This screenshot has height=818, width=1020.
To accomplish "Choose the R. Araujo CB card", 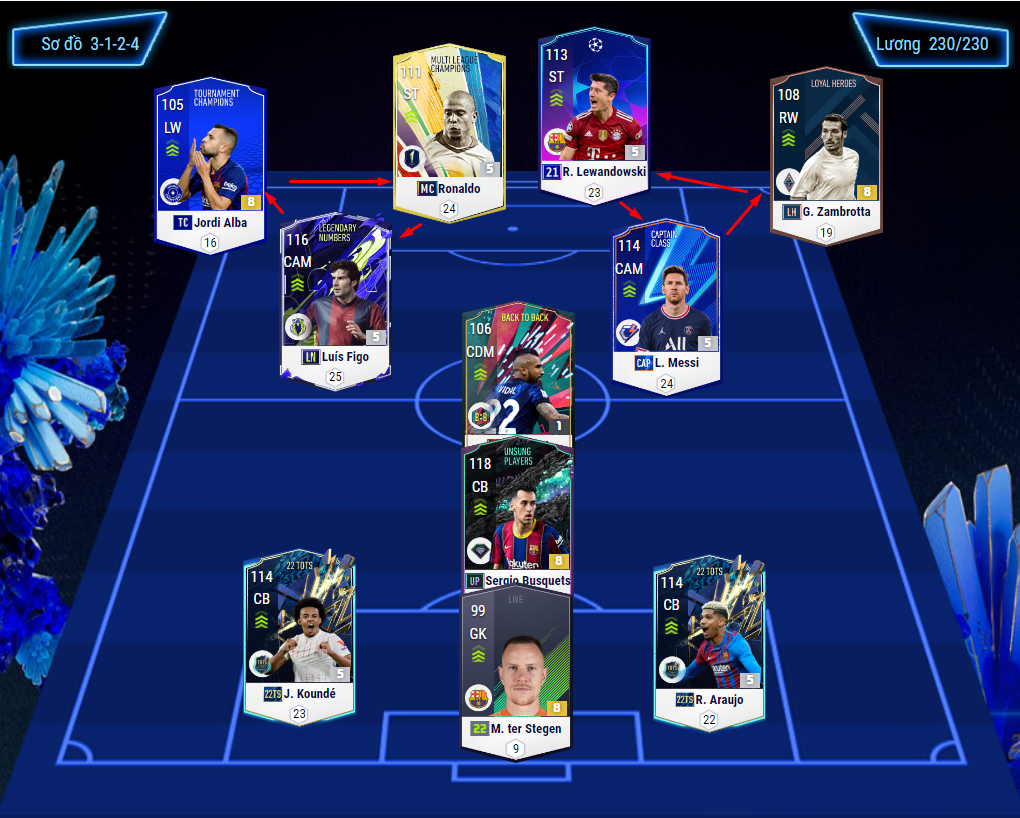I will pyautogui.click(x=709, y=635).
